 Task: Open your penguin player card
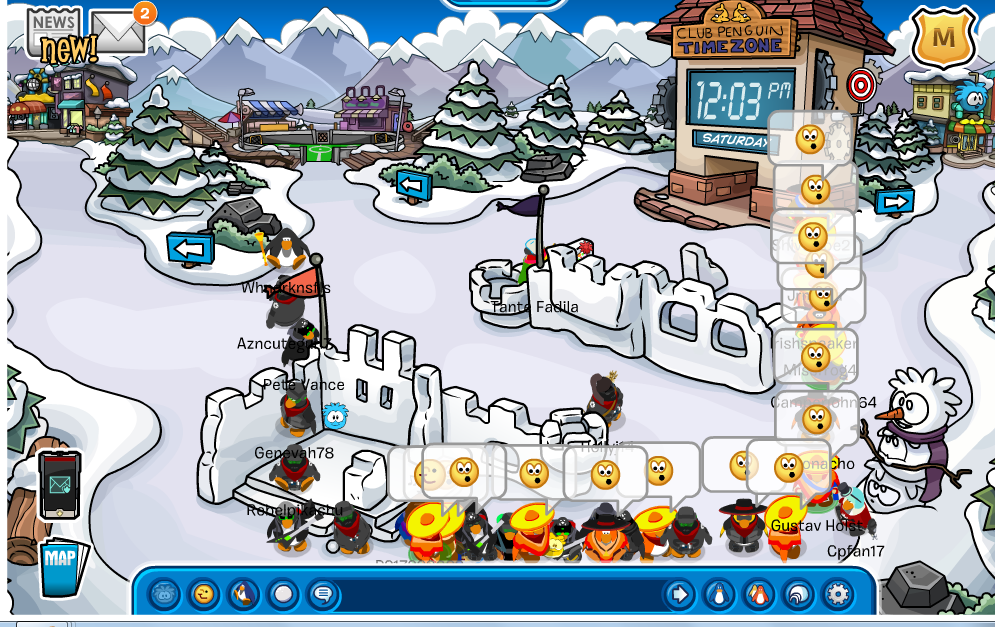pyautogui.click(x=718, y=595)
